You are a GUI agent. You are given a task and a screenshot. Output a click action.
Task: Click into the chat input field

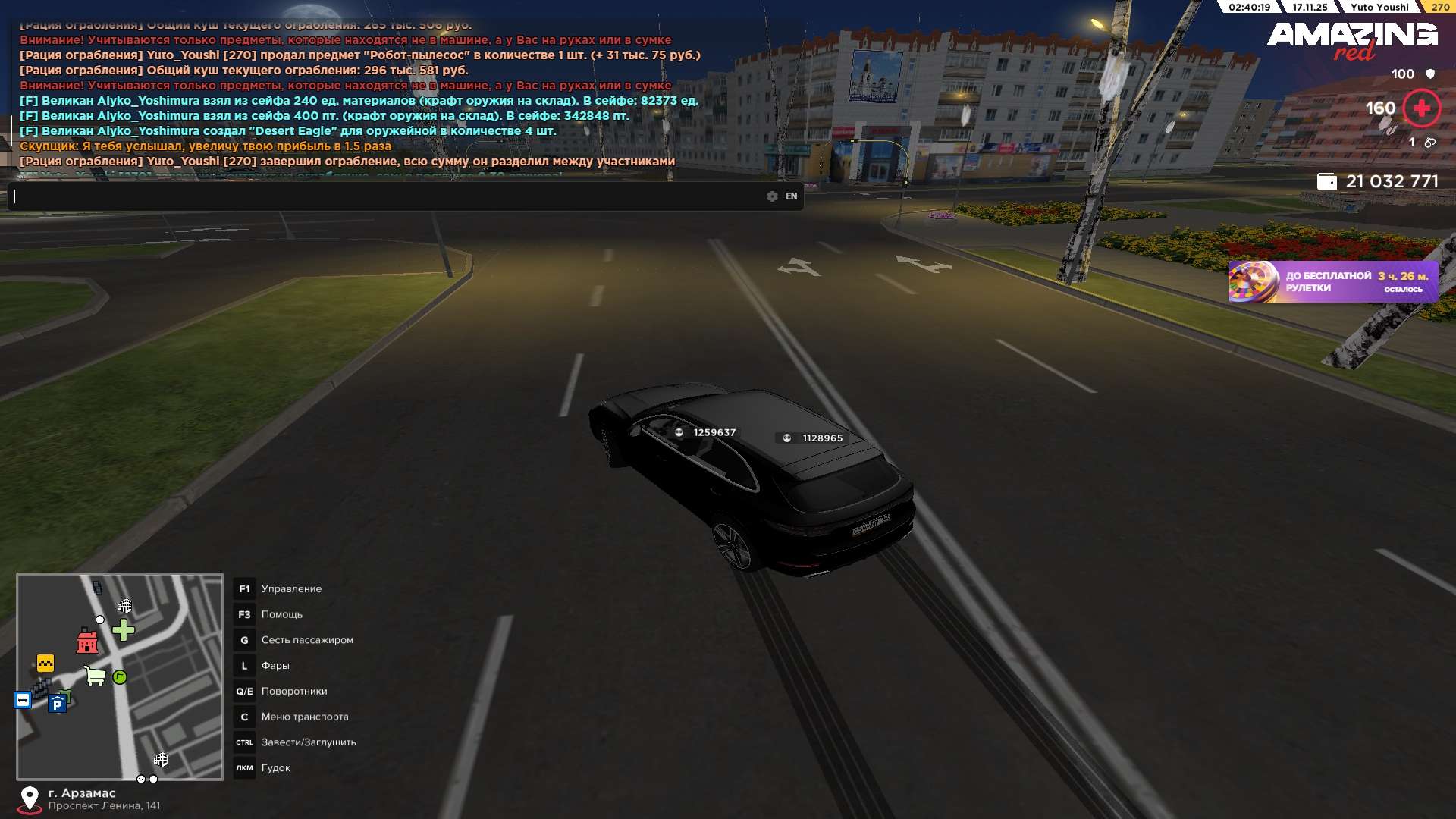point(387,196)
